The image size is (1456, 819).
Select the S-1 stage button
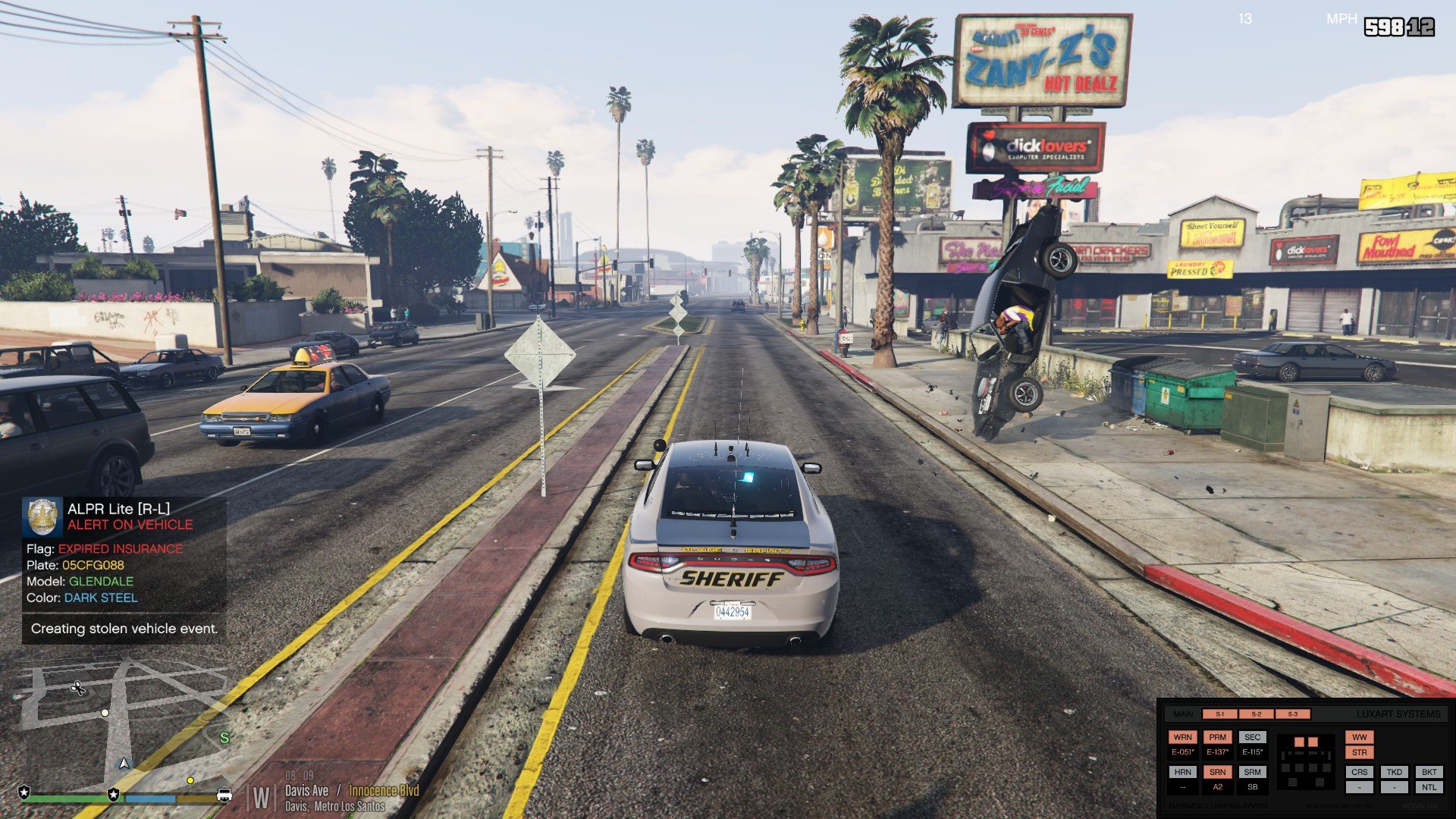(x=1219, y=714)
